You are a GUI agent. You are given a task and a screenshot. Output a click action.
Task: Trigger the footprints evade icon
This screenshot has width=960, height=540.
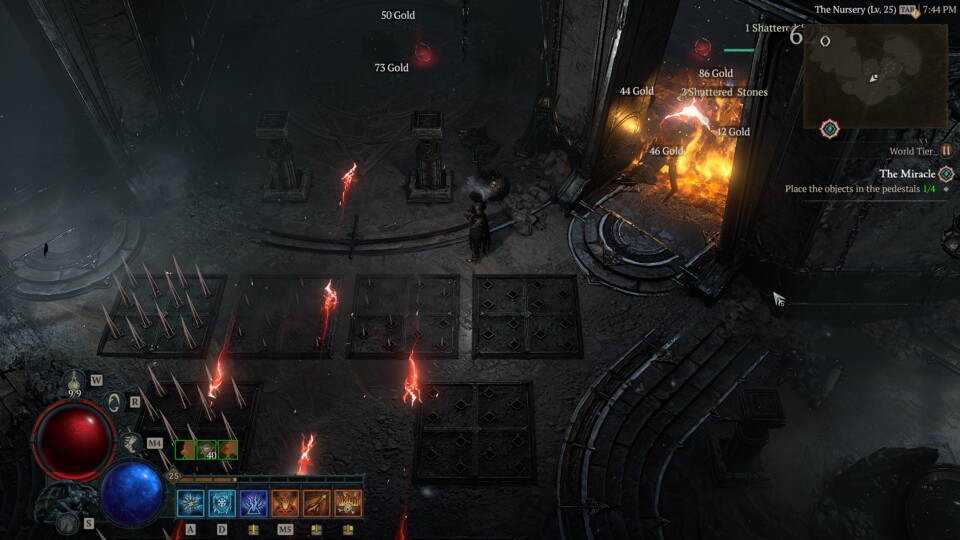66,523
